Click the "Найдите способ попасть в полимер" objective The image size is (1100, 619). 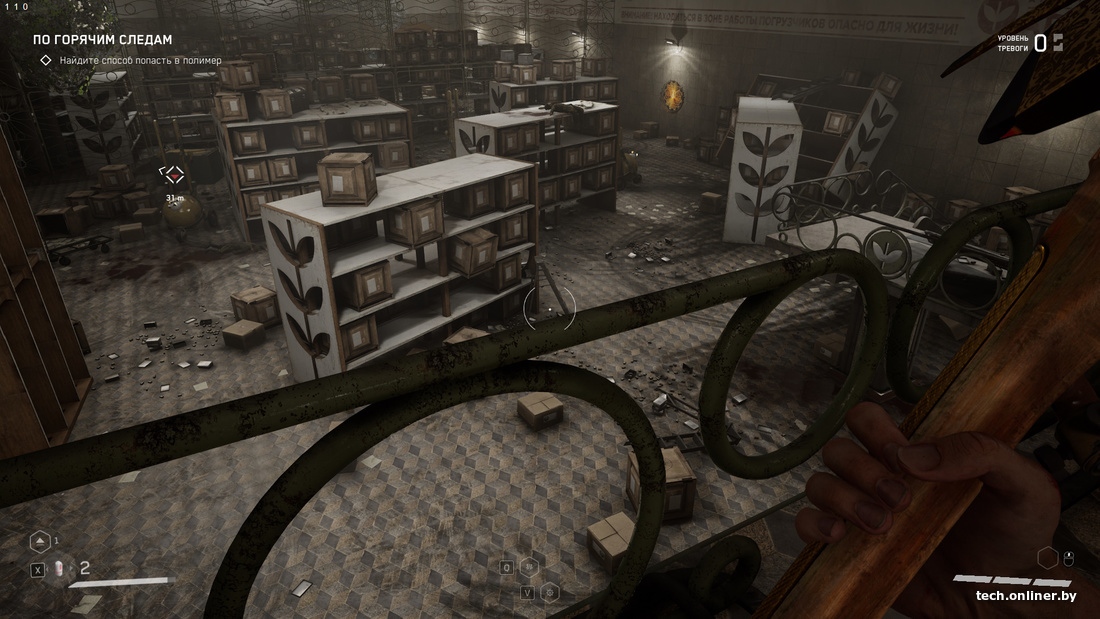140,60
